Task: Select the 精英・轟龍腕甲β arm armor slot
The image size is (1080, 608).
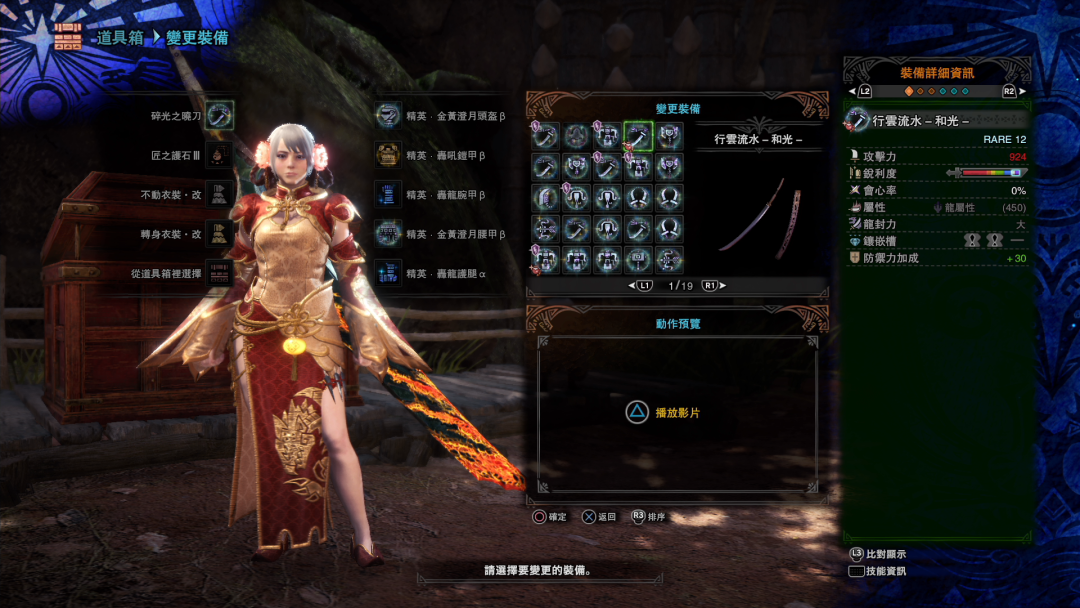Action: pyautogui.click(x=388, y=195)
